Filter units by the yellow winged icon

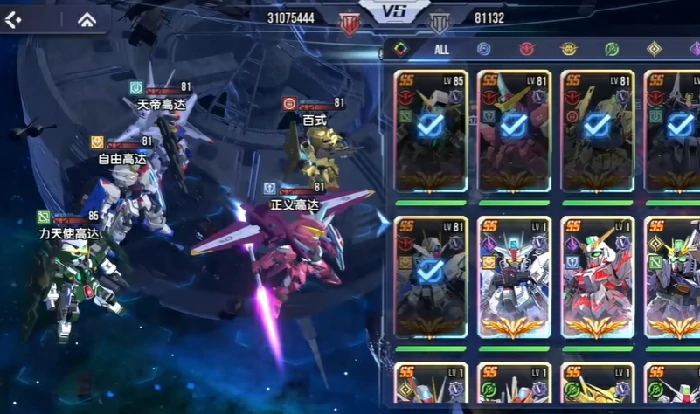coord(569,48)
